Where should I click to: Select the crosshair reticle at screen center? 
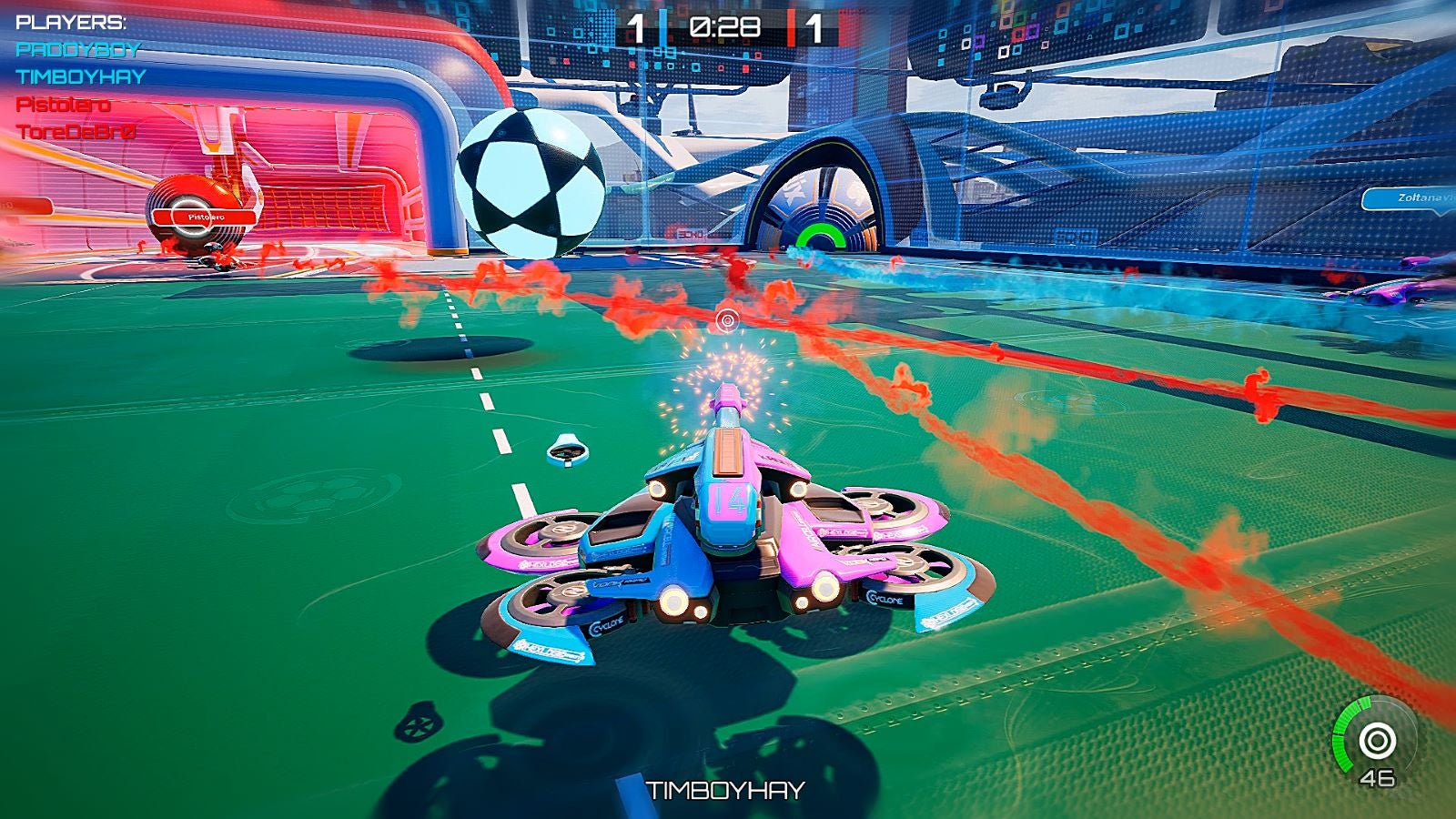[725, 320]
